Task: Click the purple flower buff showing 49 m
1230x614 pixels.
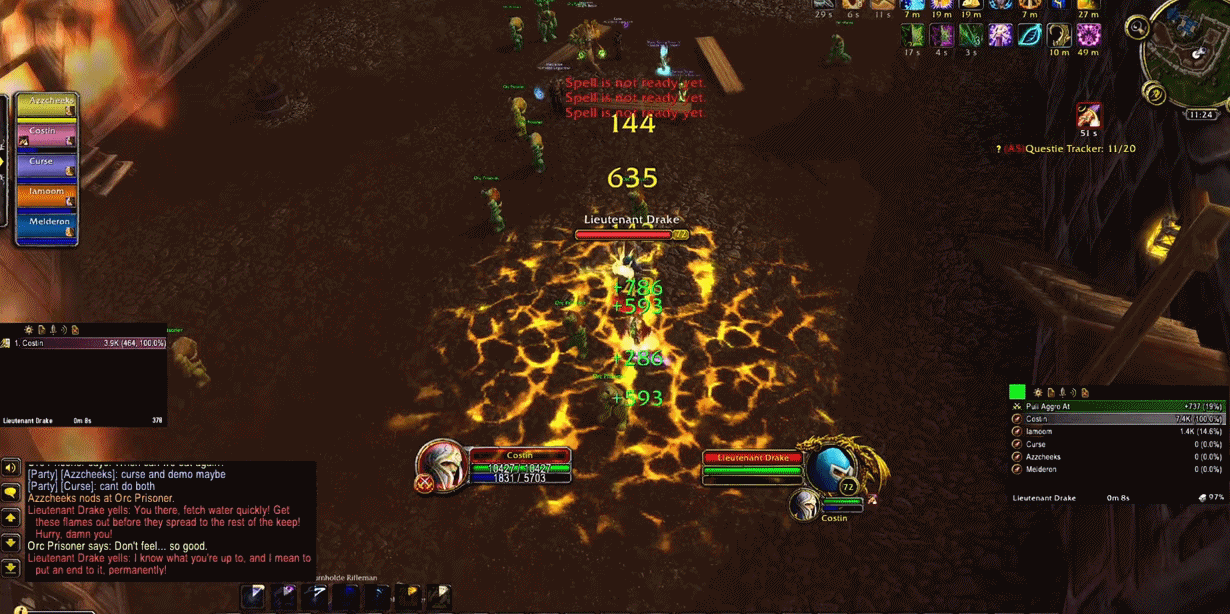Action: [1088, 35]
